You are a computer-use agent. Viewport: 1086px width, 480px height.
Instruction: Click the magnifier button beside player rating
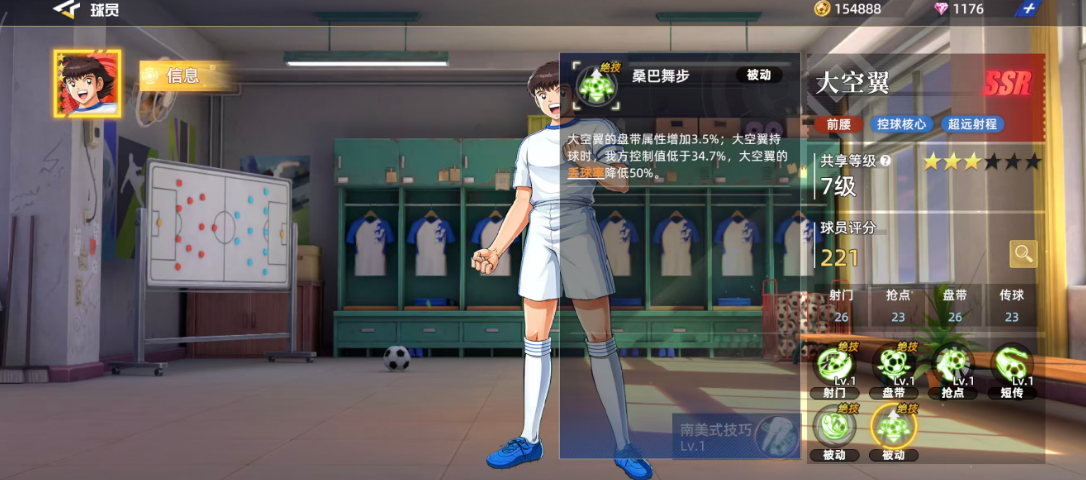coord(1023,254)
